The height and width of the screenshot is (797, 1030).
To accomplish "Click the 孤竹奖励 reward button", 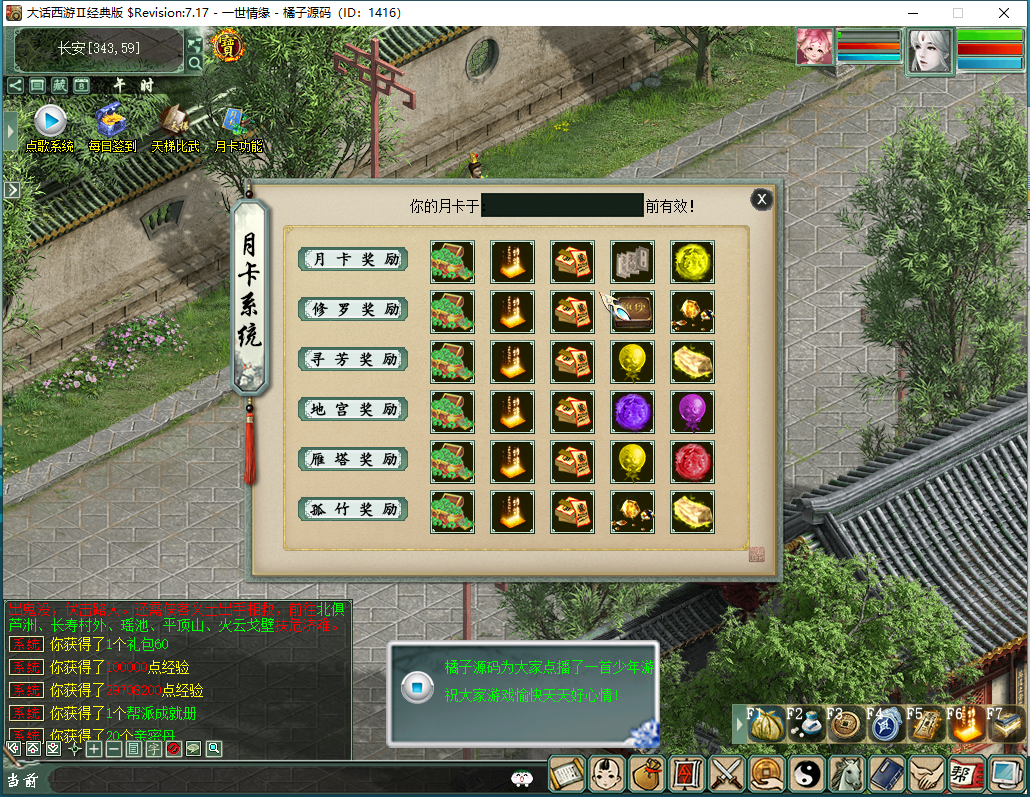I will click(354, 509).
